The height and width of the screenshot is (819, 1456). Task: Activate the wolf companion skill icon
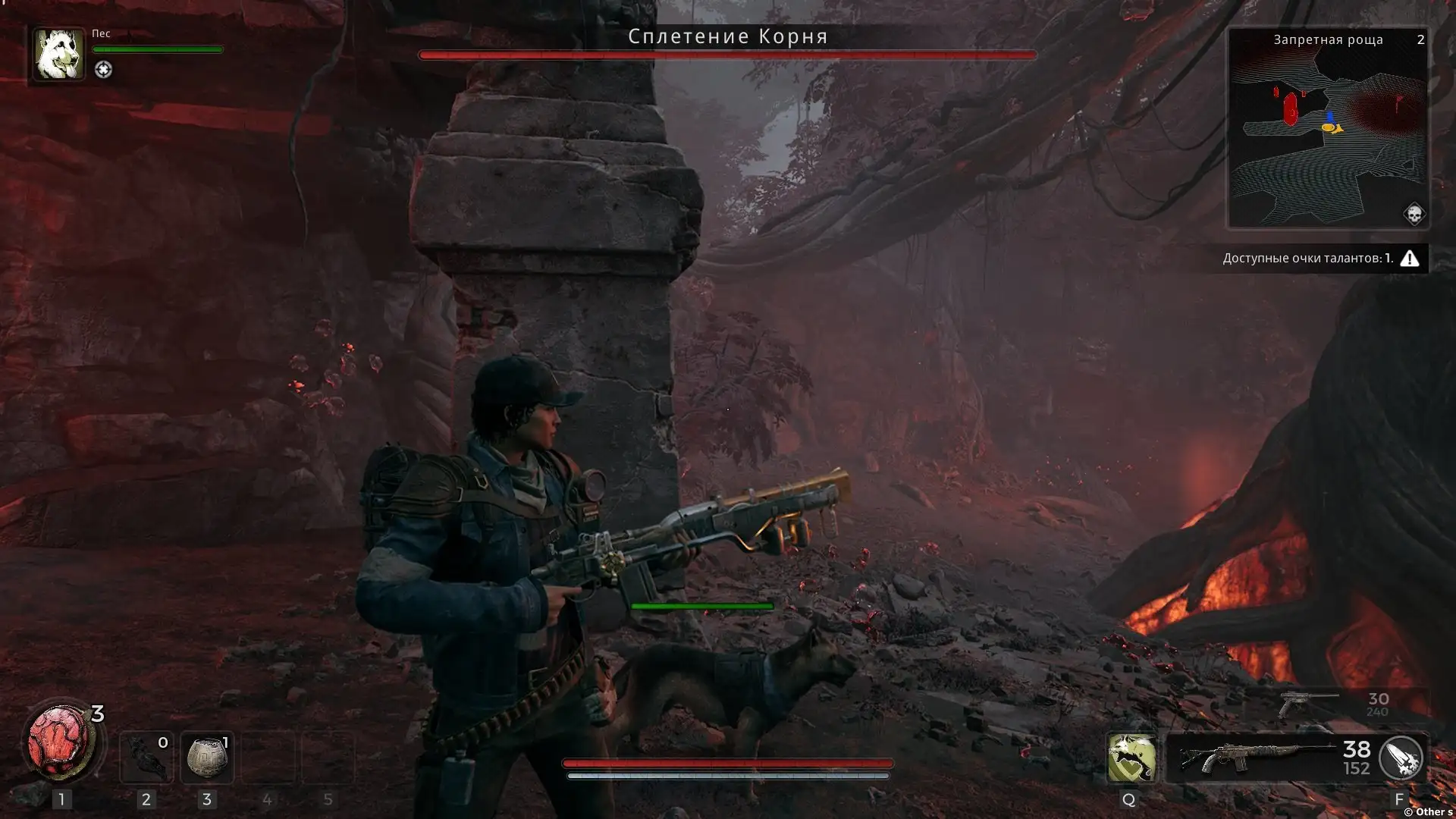click(1131, 758)
